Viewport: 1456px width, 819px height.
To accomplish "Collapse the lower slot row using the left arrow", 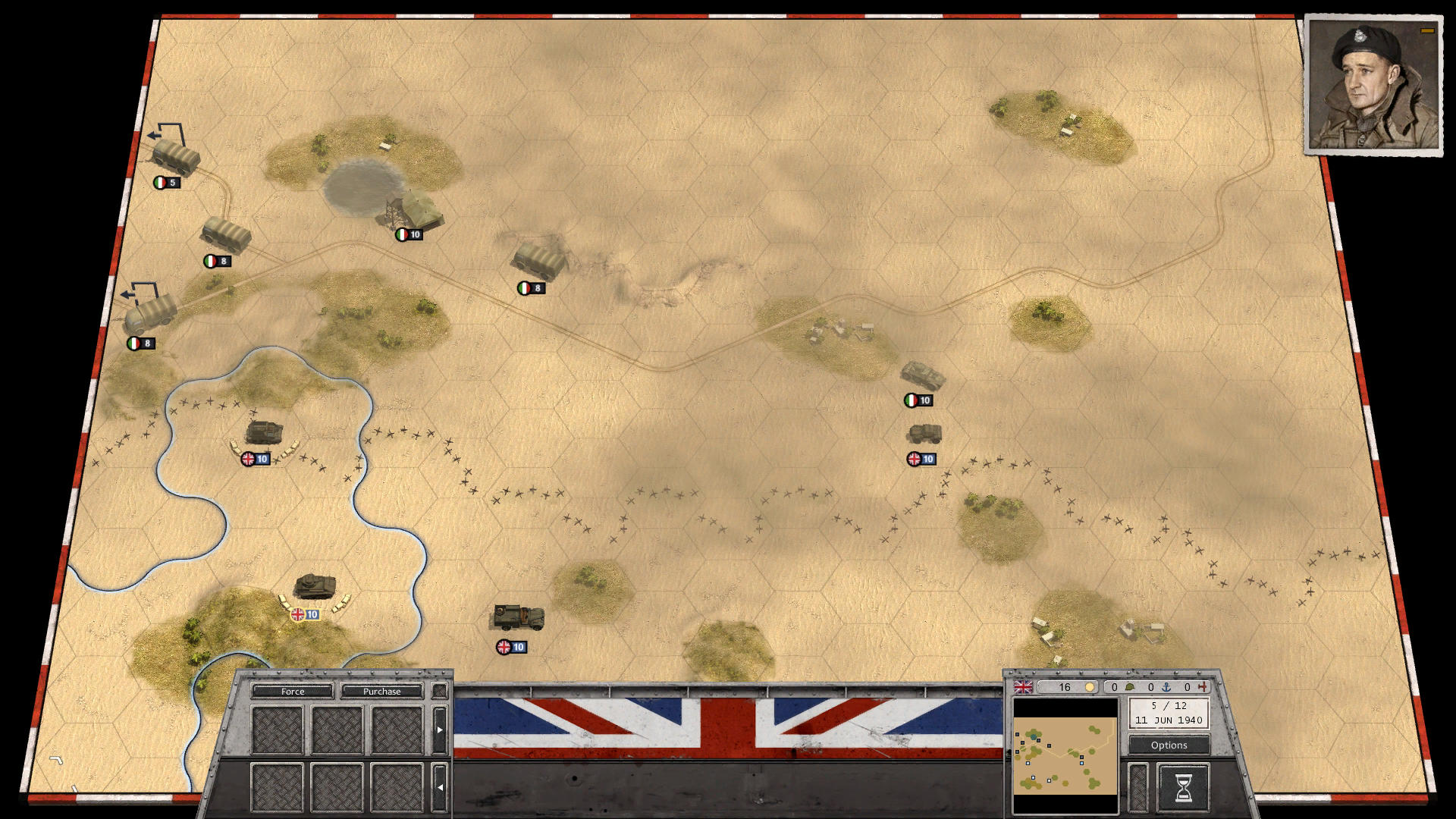I will click(441, 787).
